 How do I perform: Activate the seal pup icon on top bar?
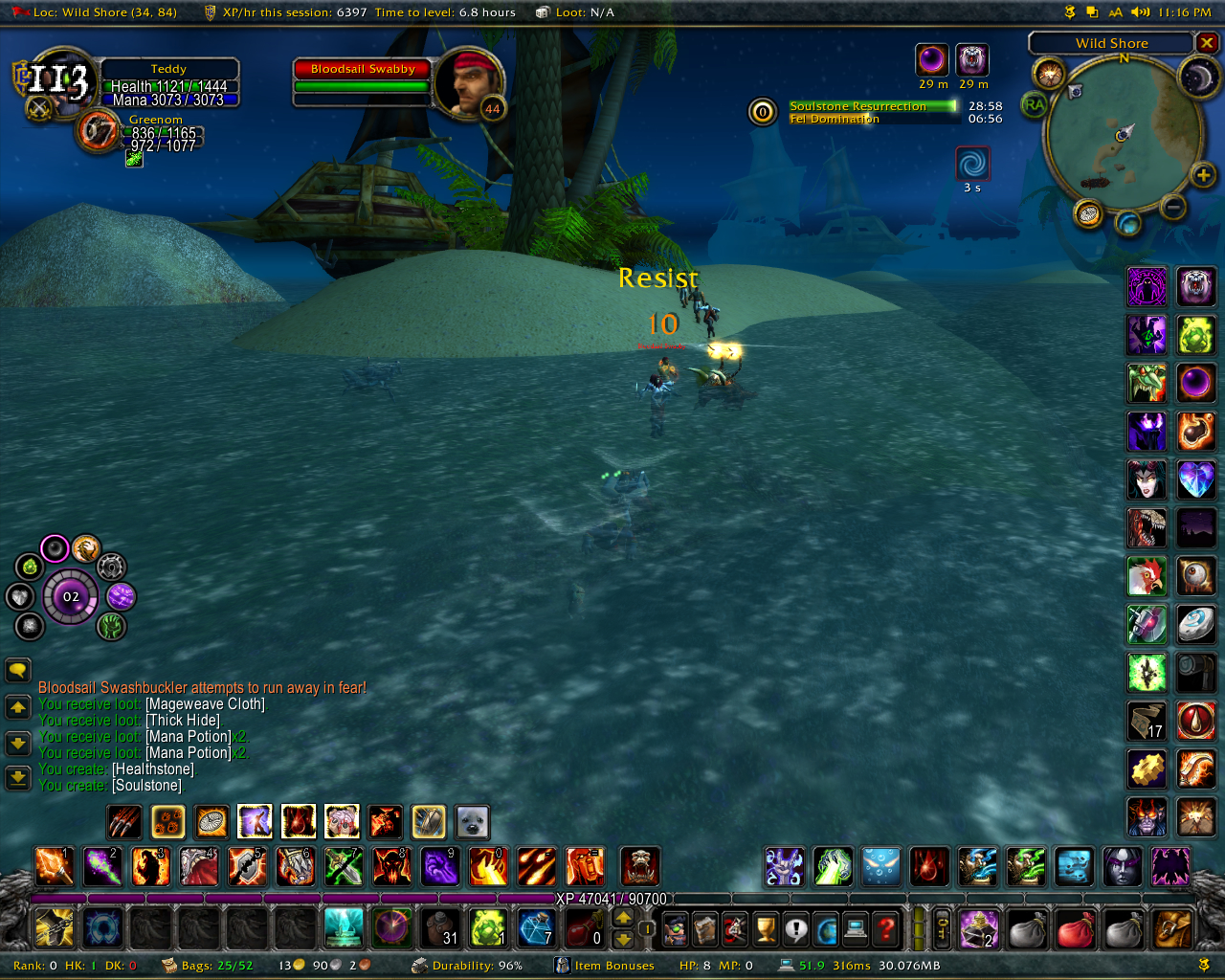pyautogui.click(x=472, y=821)
